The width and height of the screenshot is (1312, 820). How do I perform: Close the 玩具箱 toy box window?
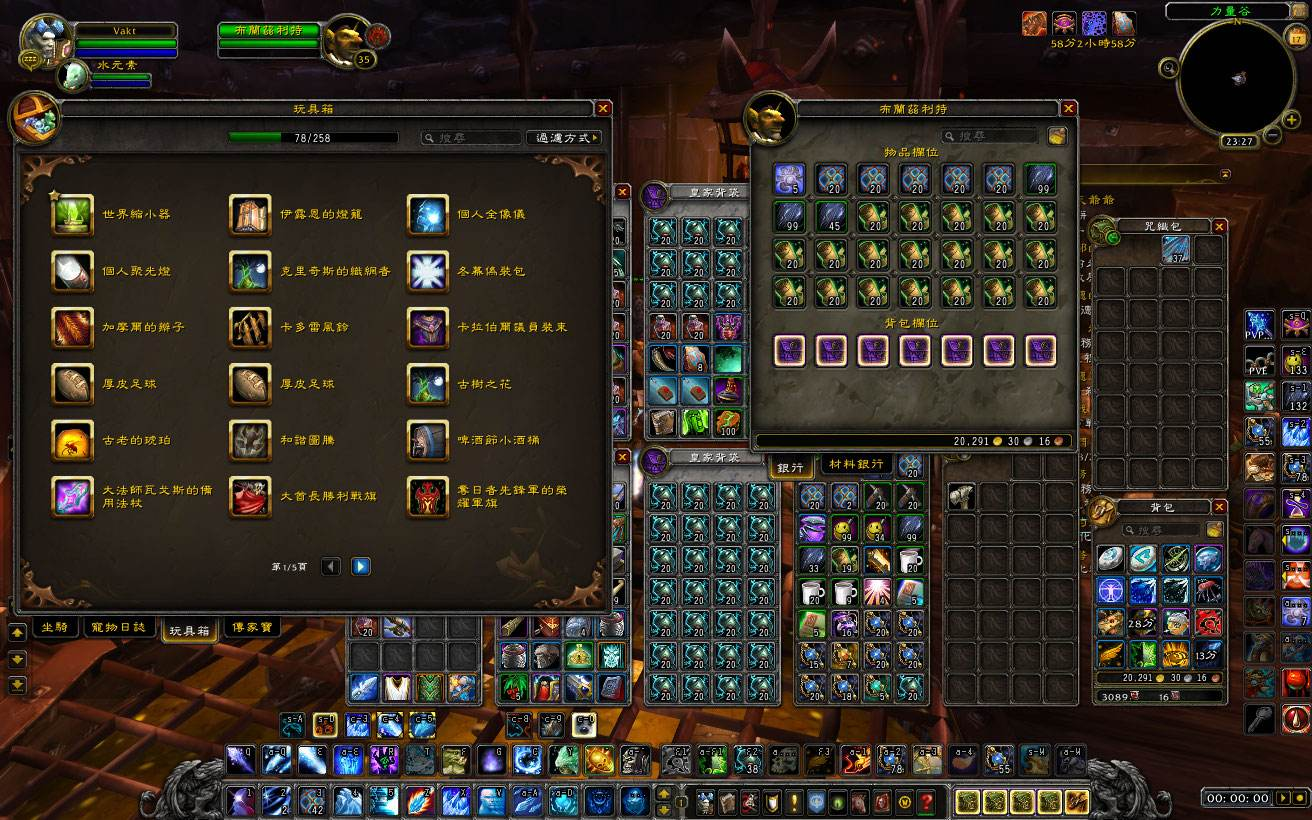603,108
